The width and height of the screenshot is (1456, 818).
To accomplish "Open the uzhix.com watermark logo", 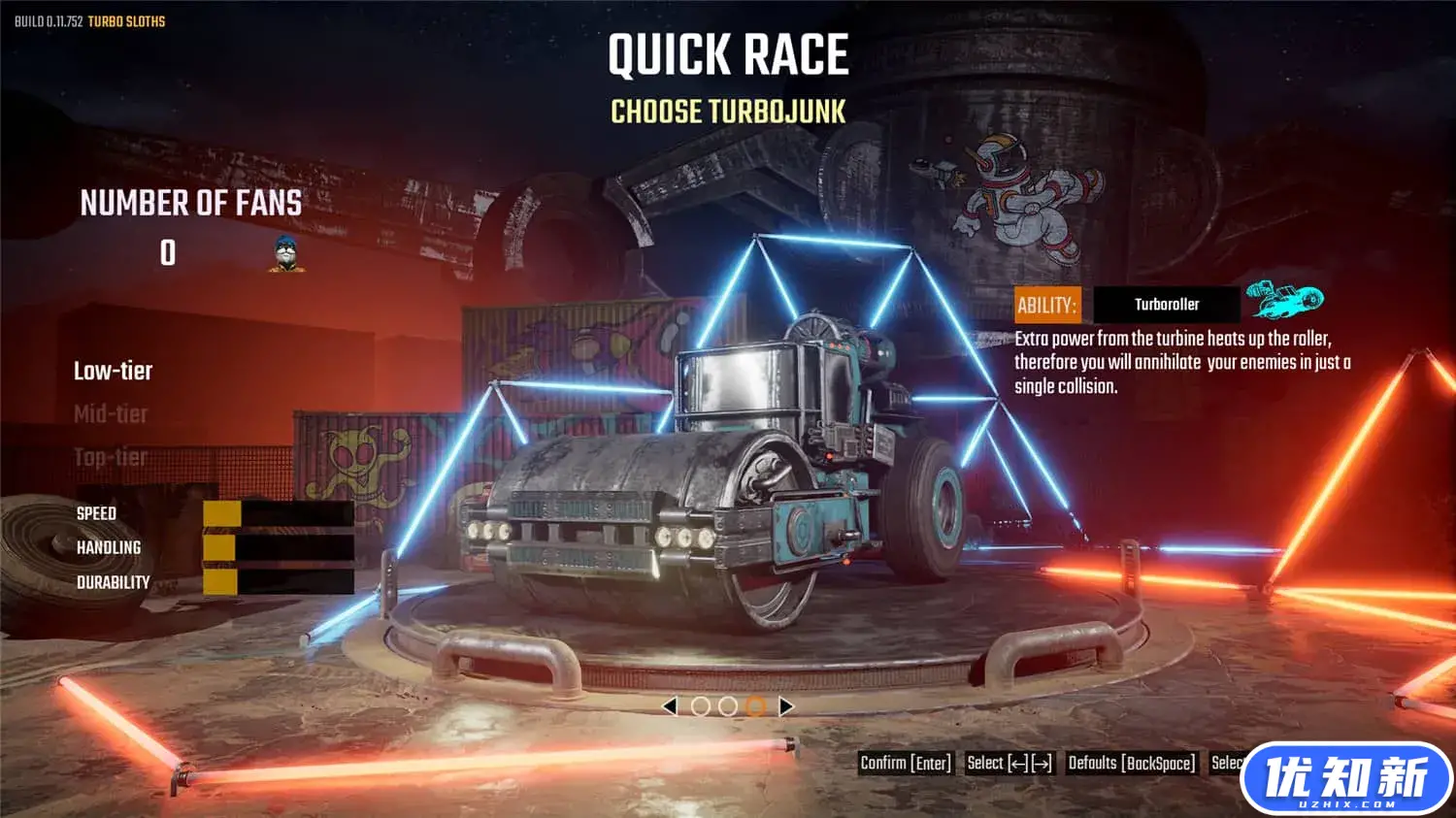I will point(1345,777).
